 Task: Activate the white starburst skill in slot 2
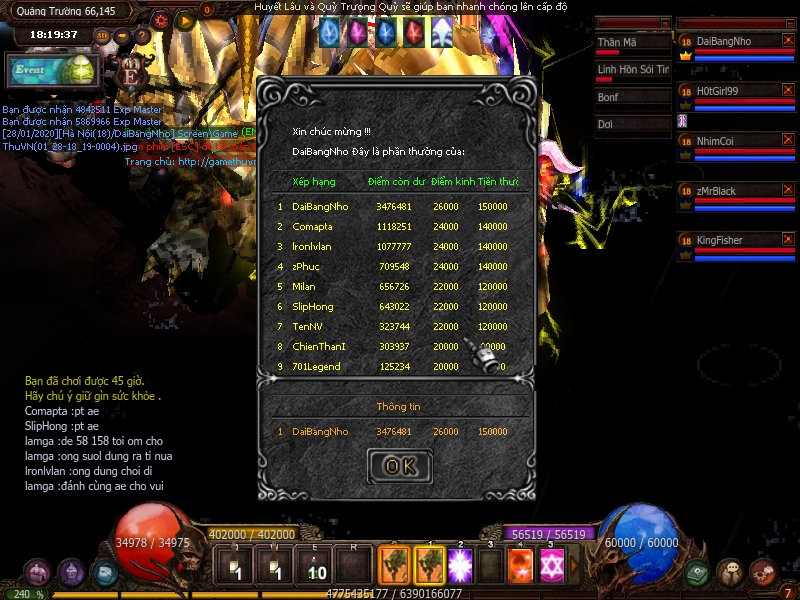click(459, 566)
